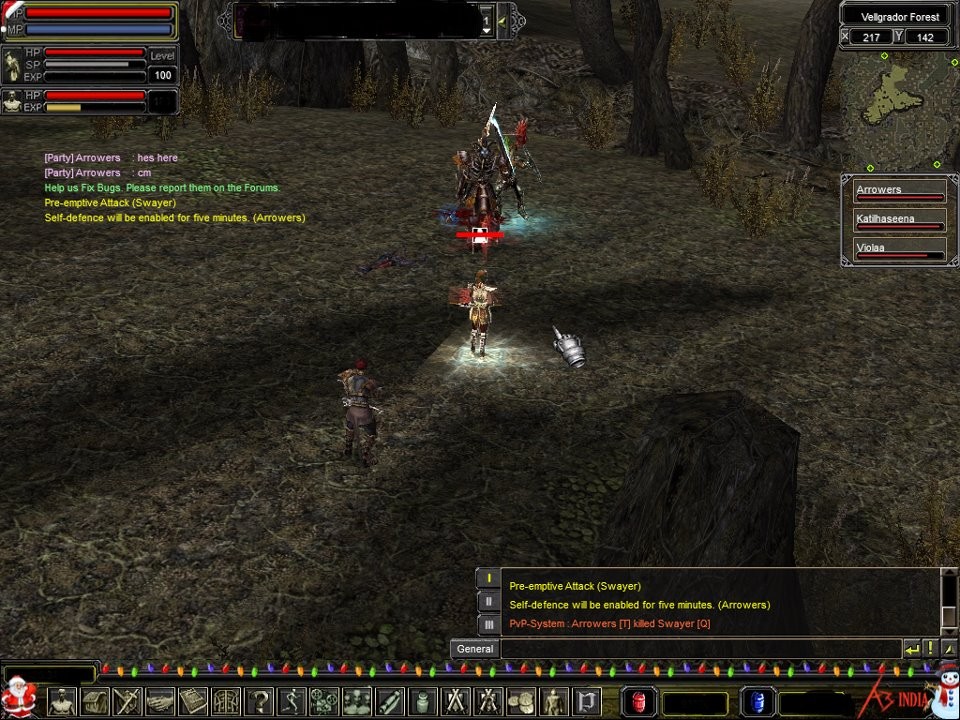Image resolution: width=960 pixels, height=720 pixels.
Task: Click the chat send enter button
Action: [x=911, y=648]
